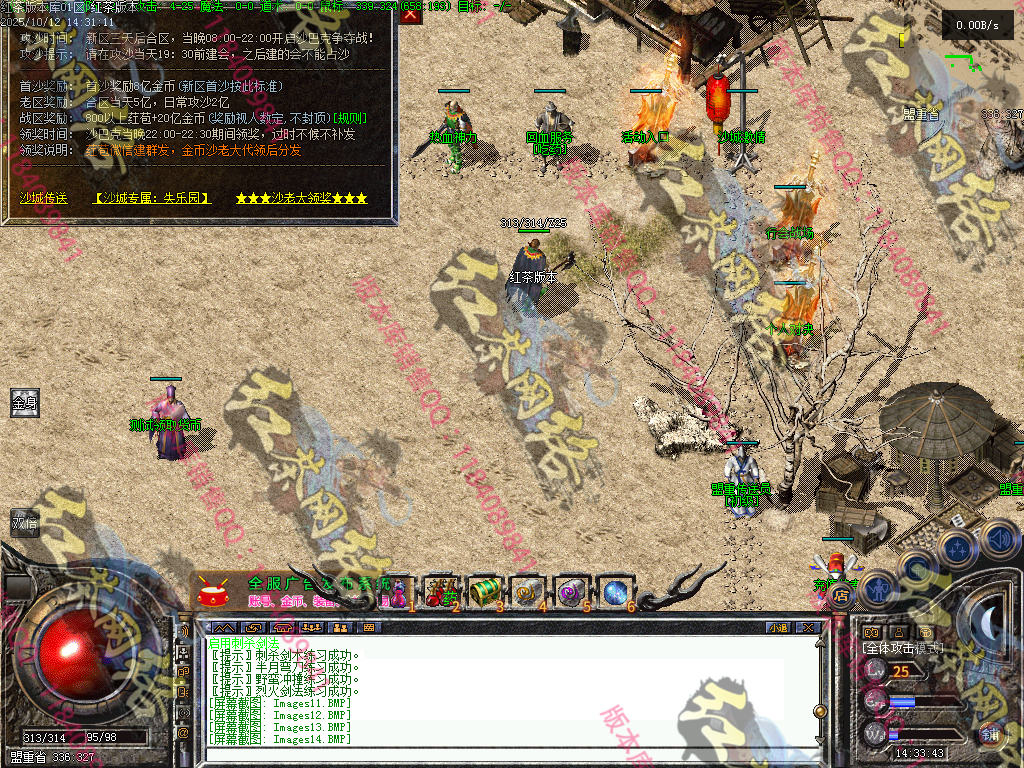Click the 双倍 side button
This screenshot has width=1024, height=768.
(x=24, y=522)
